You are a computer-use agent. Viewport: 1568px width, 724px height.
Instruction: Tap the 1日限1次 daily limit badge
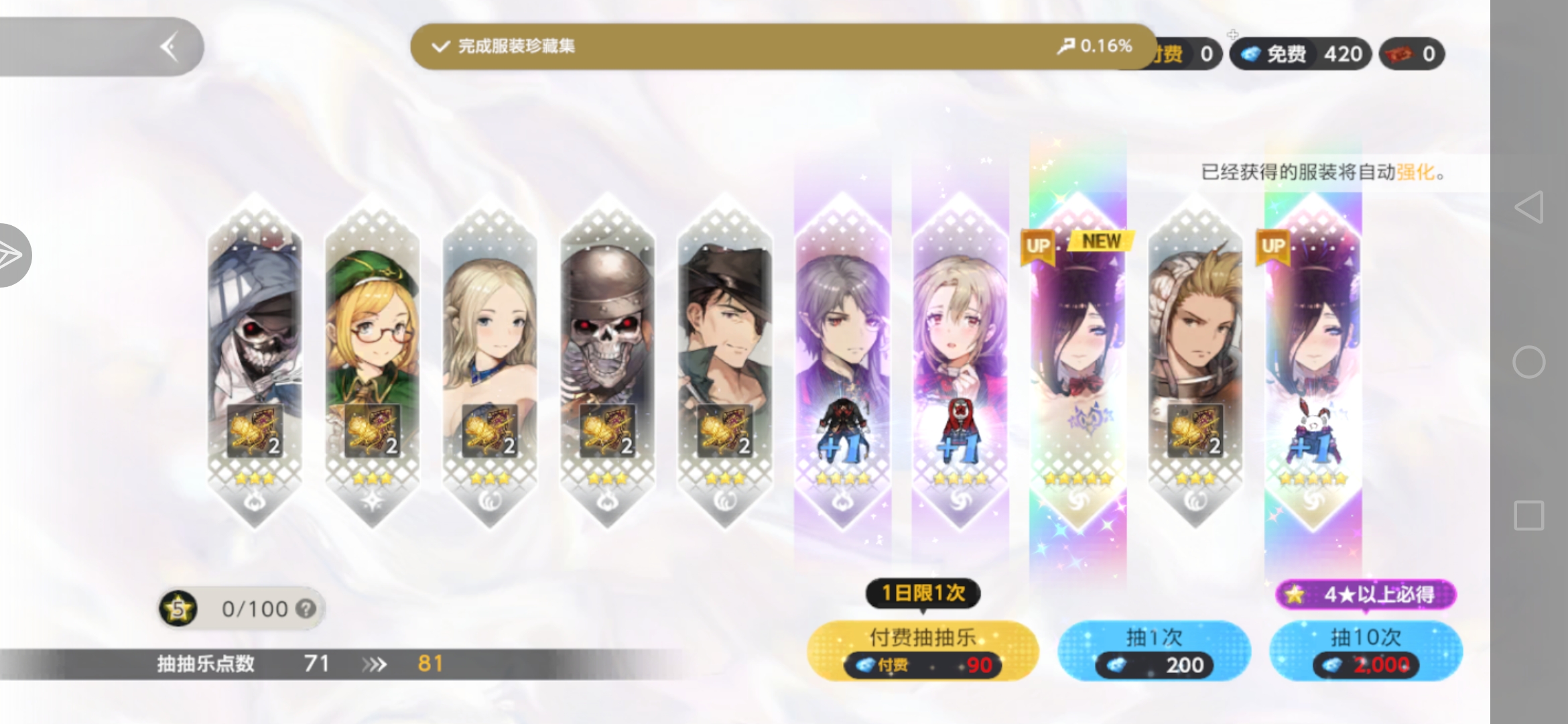click(x=921, y=594)
